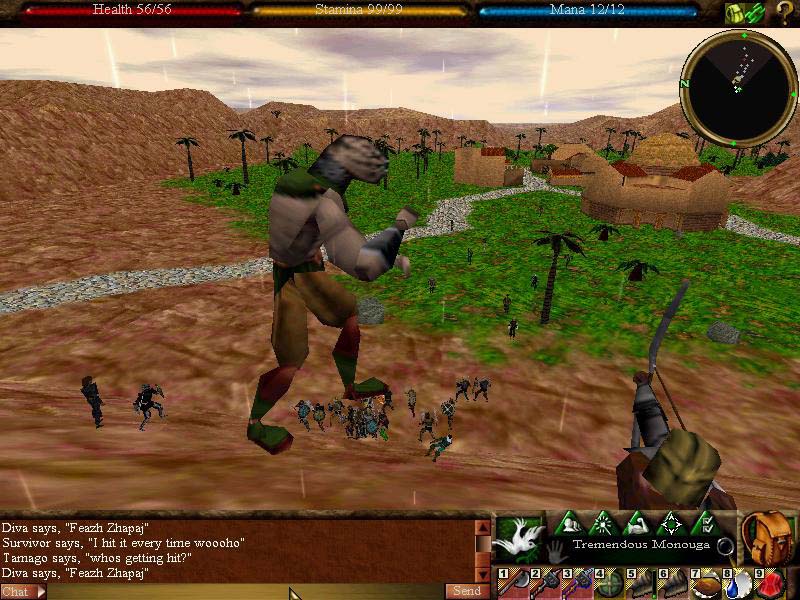
Task: Open the backpack inventory panel
Action: click(x=767, y=538)
